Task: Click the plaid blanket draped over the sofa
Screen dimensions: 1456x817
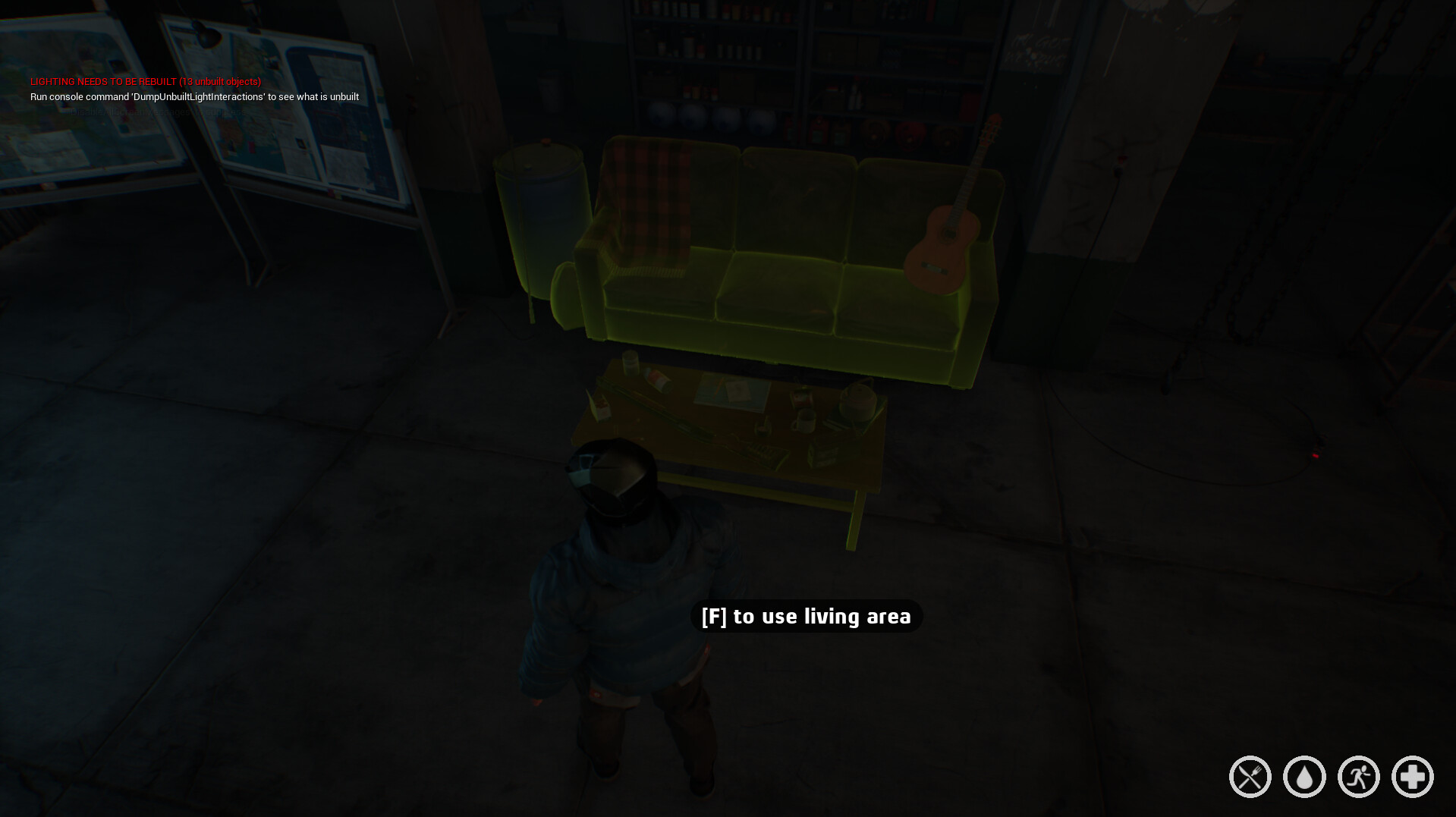Action: [x=653, y=197]
